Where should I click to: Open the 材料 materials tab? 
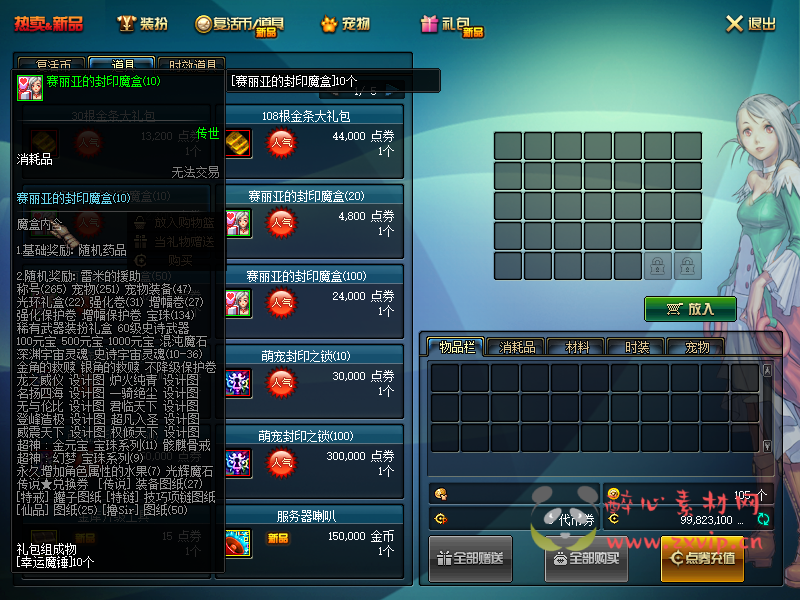pos(577,347)
